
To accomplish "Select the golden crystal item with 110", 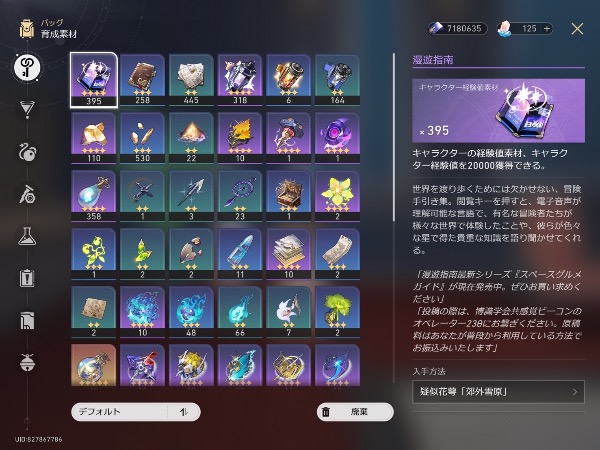I will pos(95,138).
